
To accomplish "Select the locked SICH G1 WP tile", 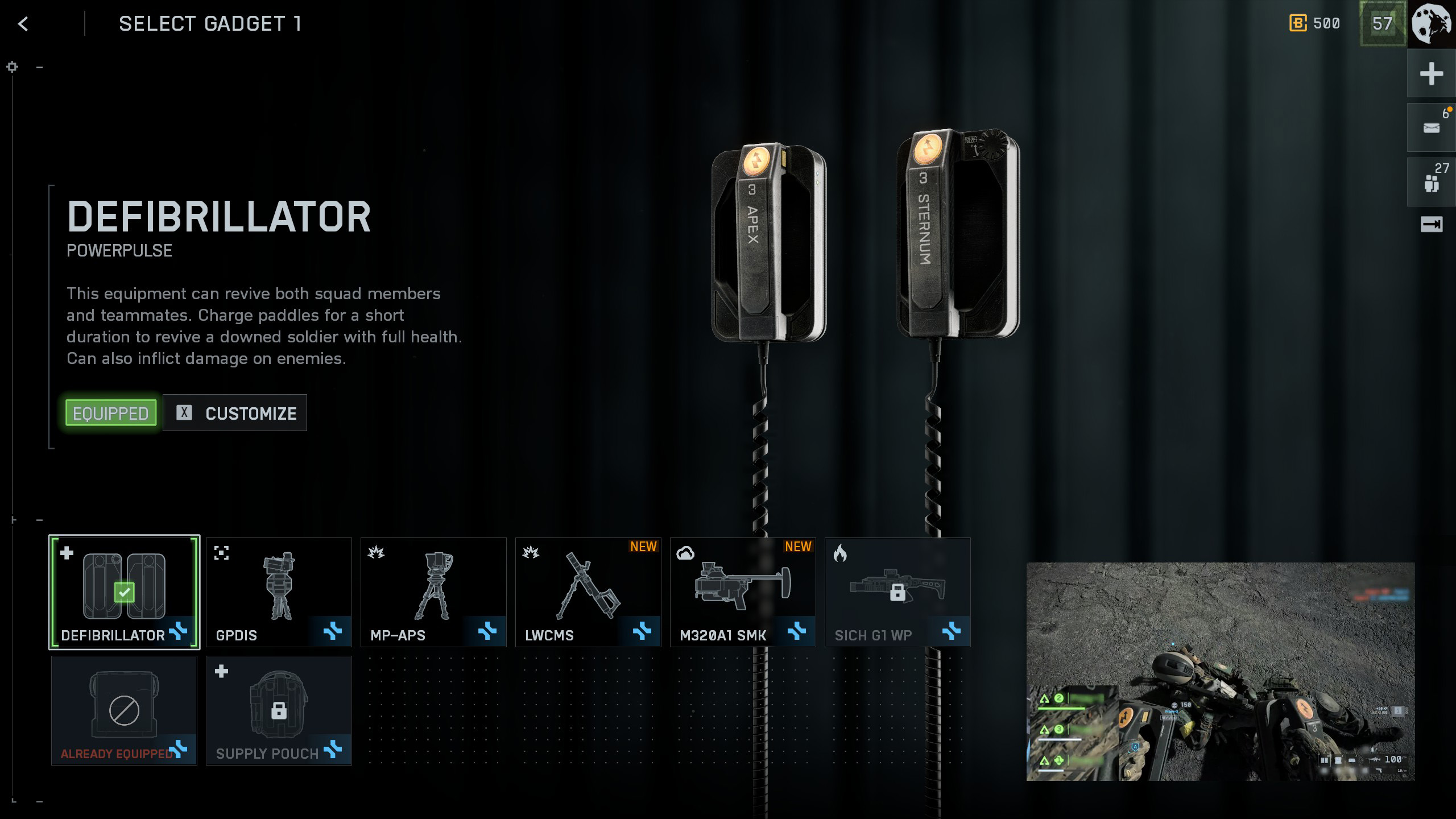I will point(897,592).
